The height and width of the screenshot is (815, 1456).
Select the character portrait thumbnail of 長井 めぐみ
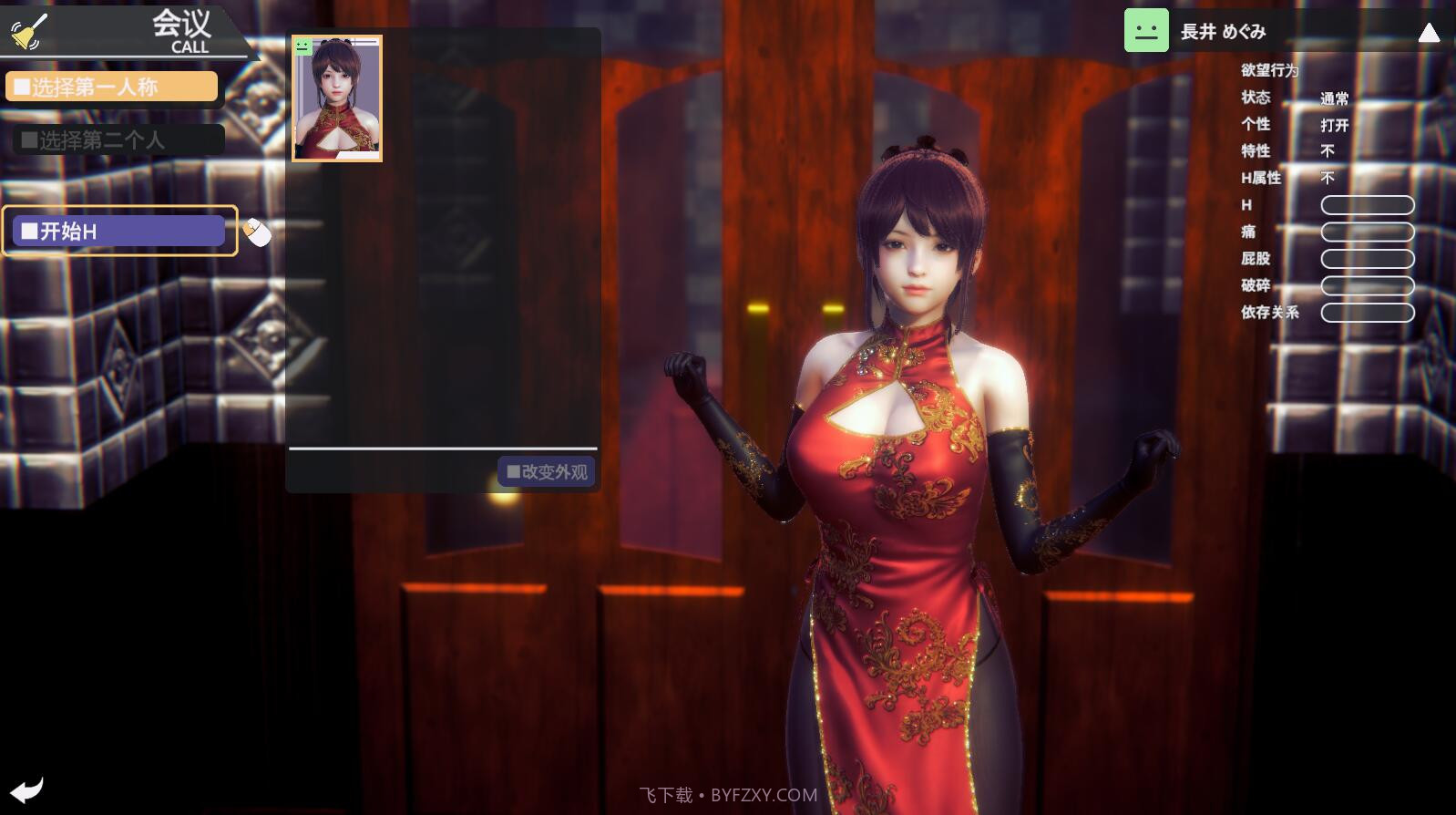pos(336,98)
